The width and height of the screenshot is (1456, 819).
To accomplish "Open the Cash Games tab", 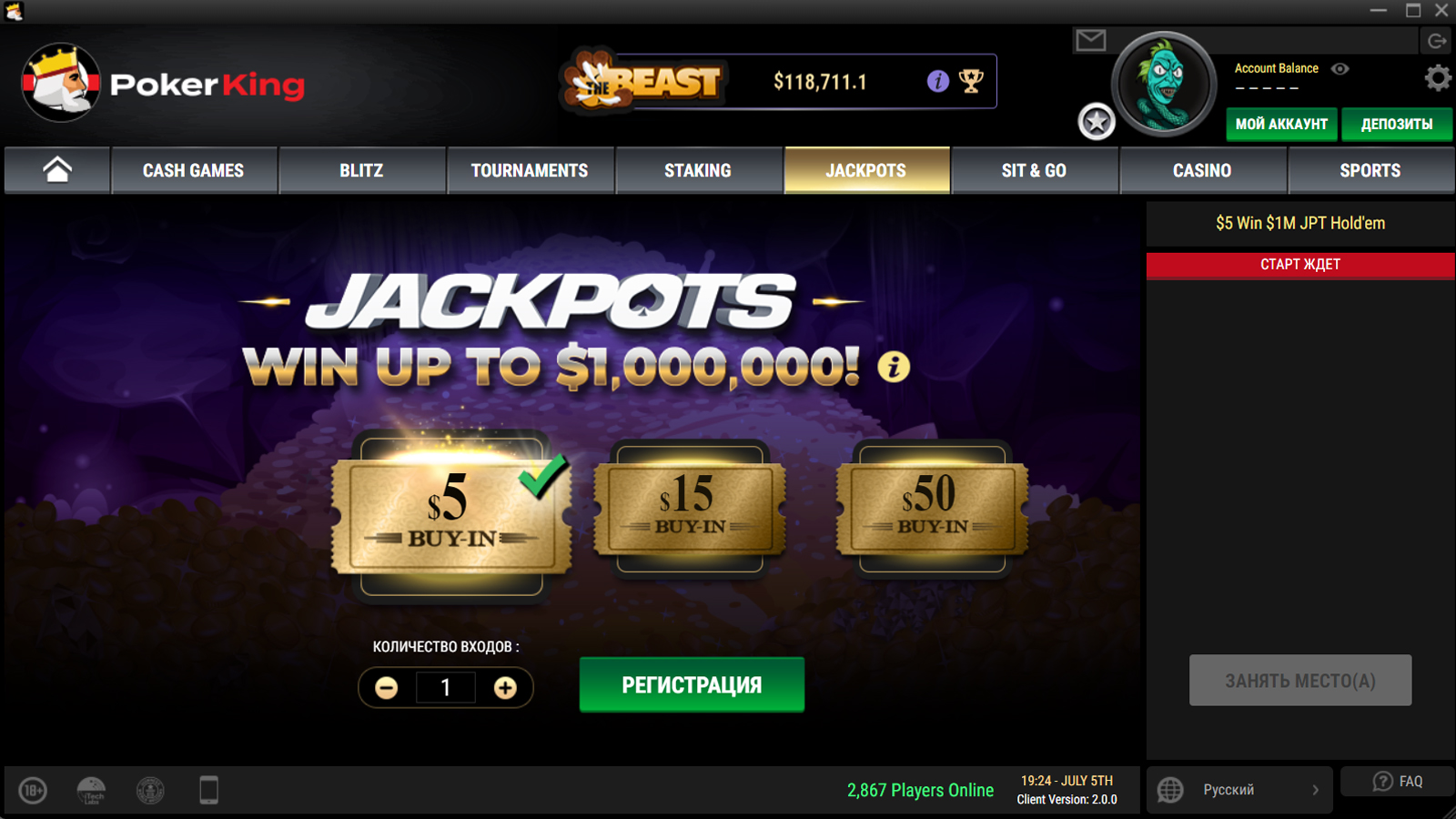I will (x=193, y=170).
